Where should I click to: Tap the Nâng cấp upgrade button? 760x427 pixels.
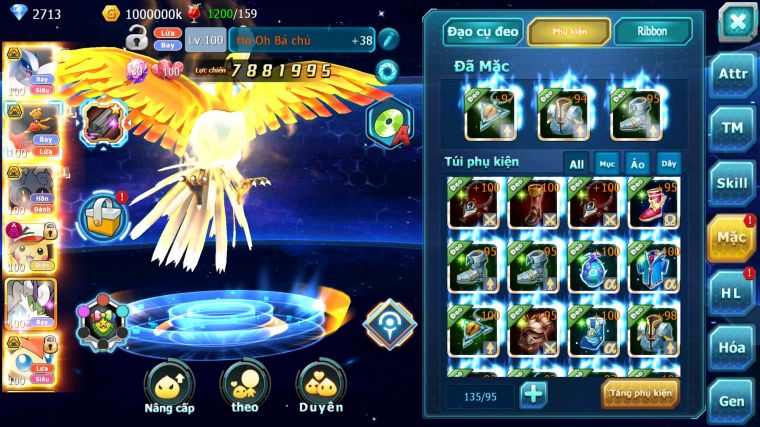point(169,386)
